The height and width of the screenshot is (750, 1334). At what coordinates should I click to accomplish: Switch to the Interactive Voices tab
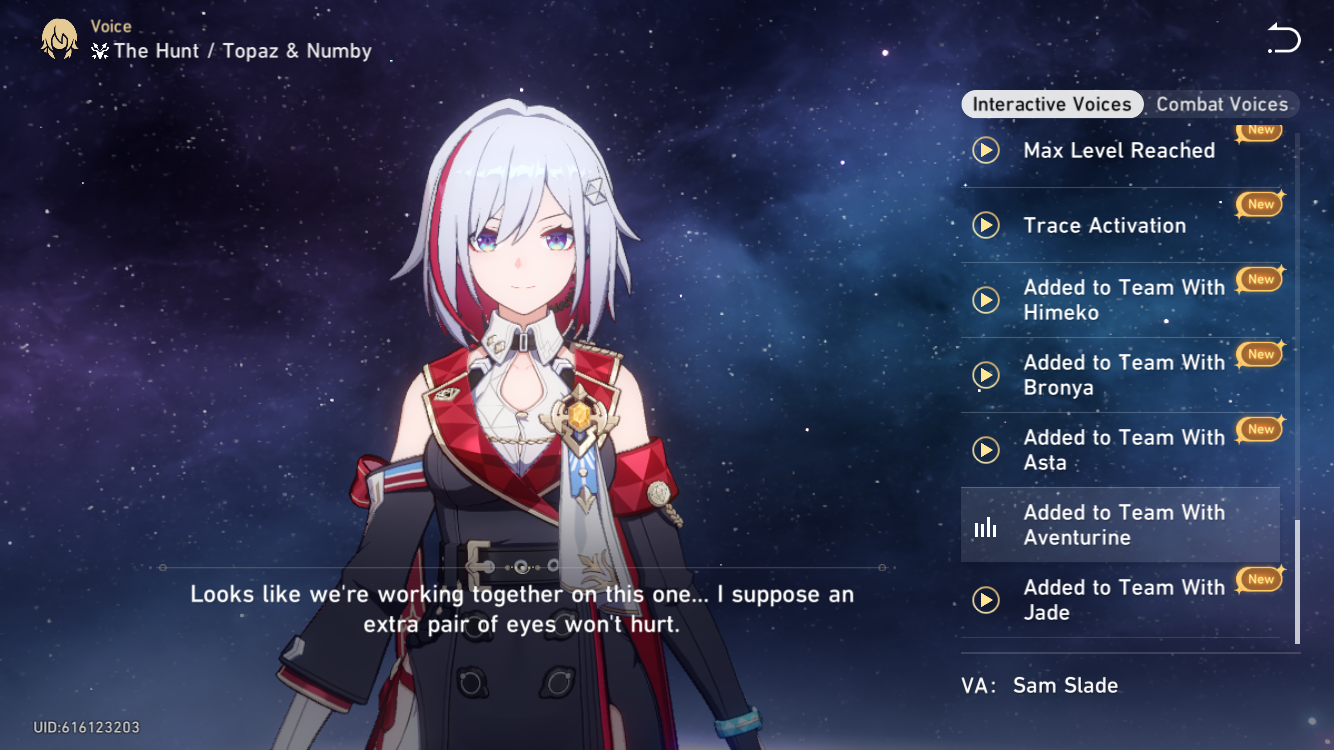[1052, 104]
